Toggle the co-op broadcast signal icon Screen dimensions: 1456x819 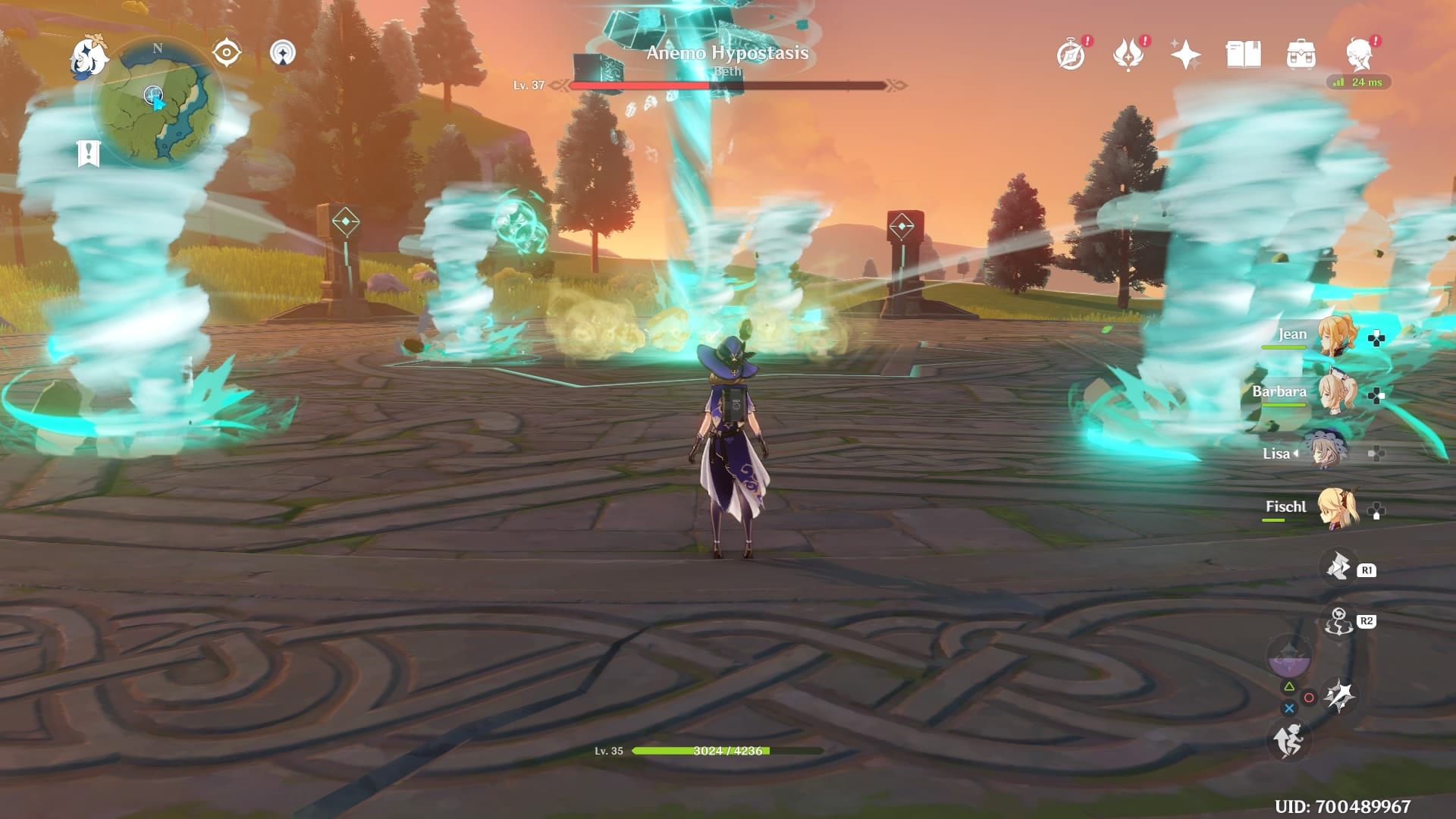[283, 53]
